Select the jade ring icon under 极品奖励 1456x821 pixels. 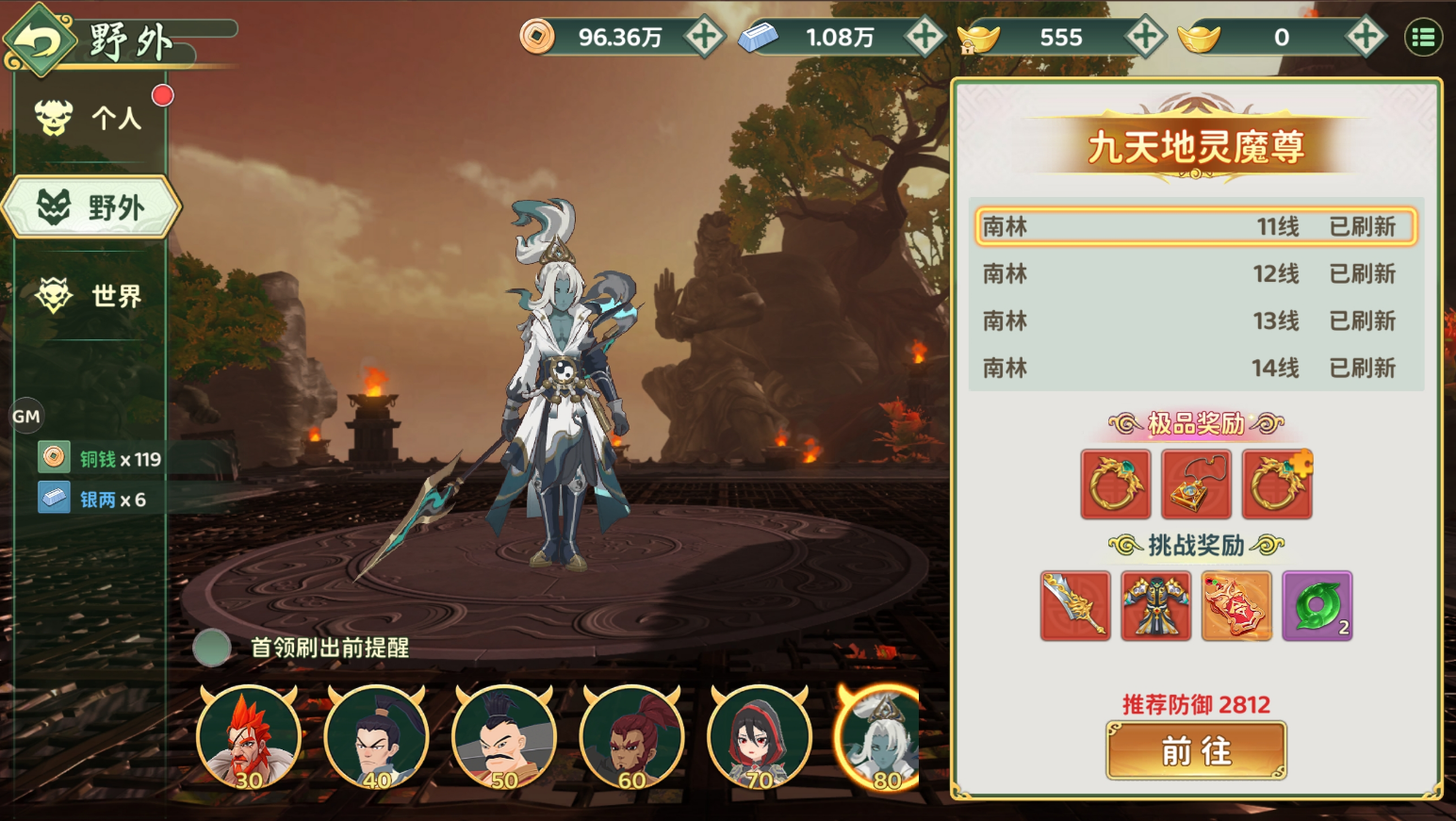tap(1115, 484)
